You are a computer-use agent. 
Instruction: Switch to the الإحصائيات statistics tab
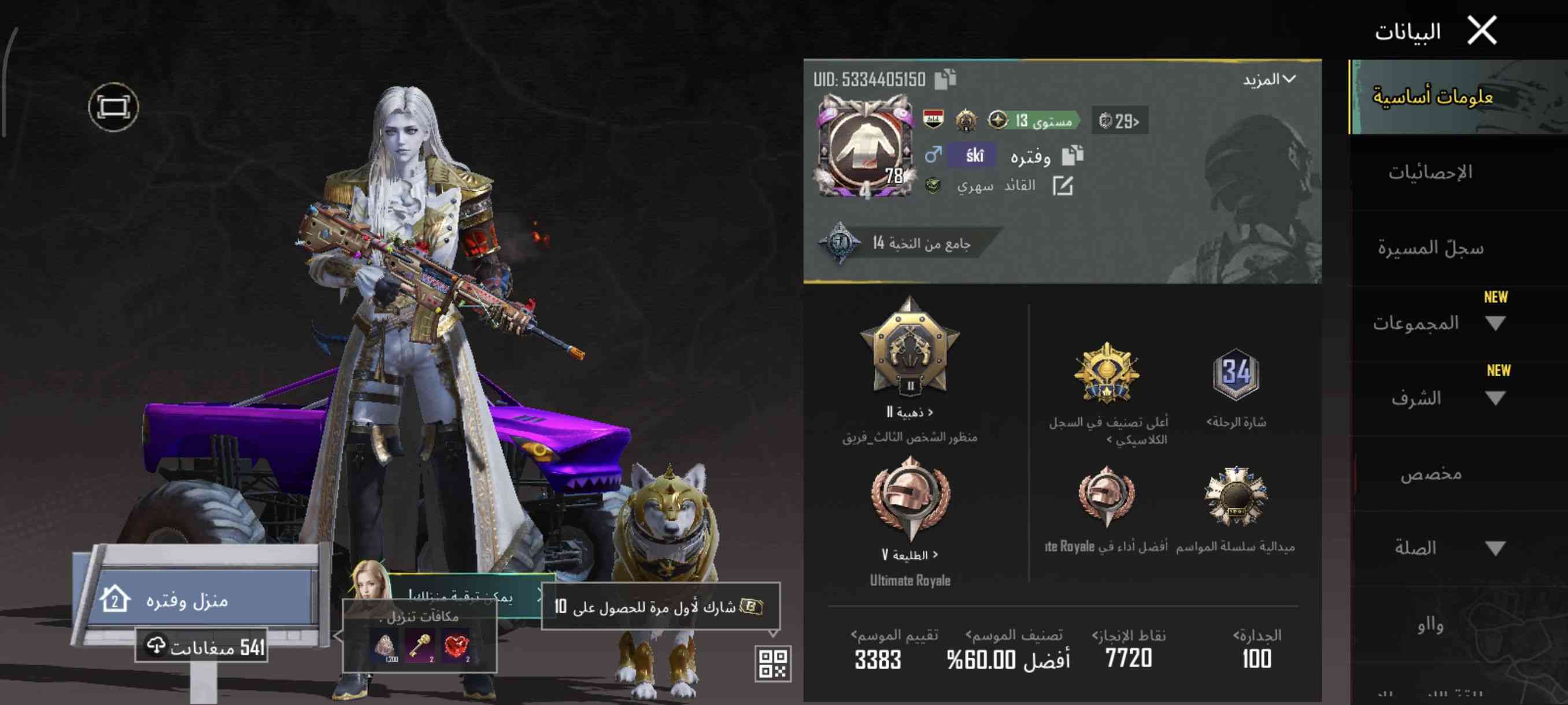pyautogui.click(x=1430, y=173)
